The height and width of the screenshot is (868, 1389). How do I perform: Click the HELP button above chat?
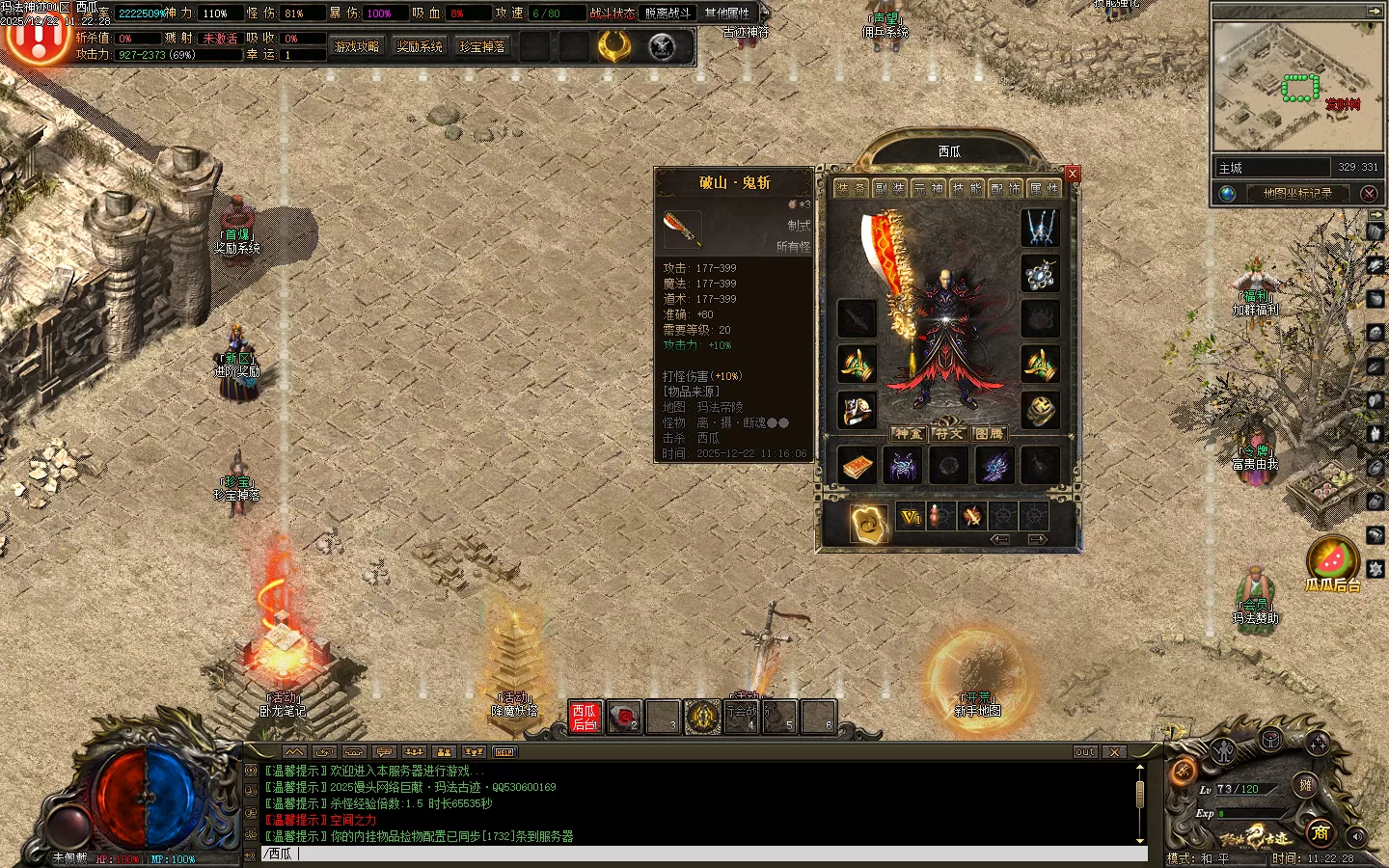click(x=504, y=751)
